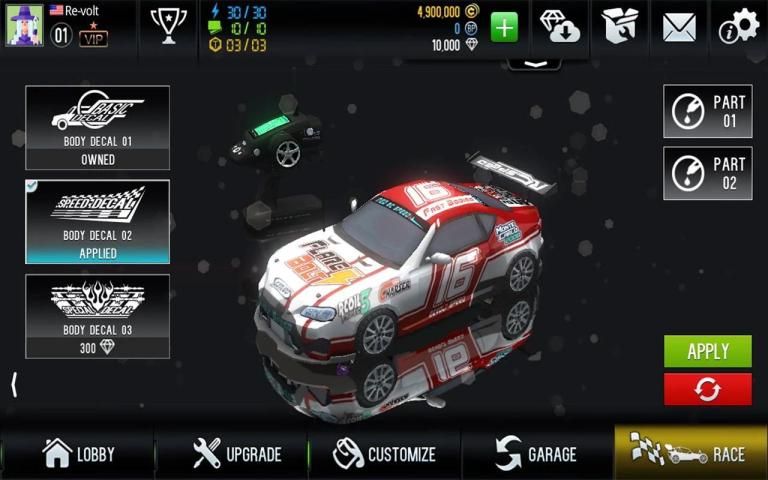Screen dimensions: 768x480
Task: Open the gear settings menu
Action: click(x=739, y=26)
